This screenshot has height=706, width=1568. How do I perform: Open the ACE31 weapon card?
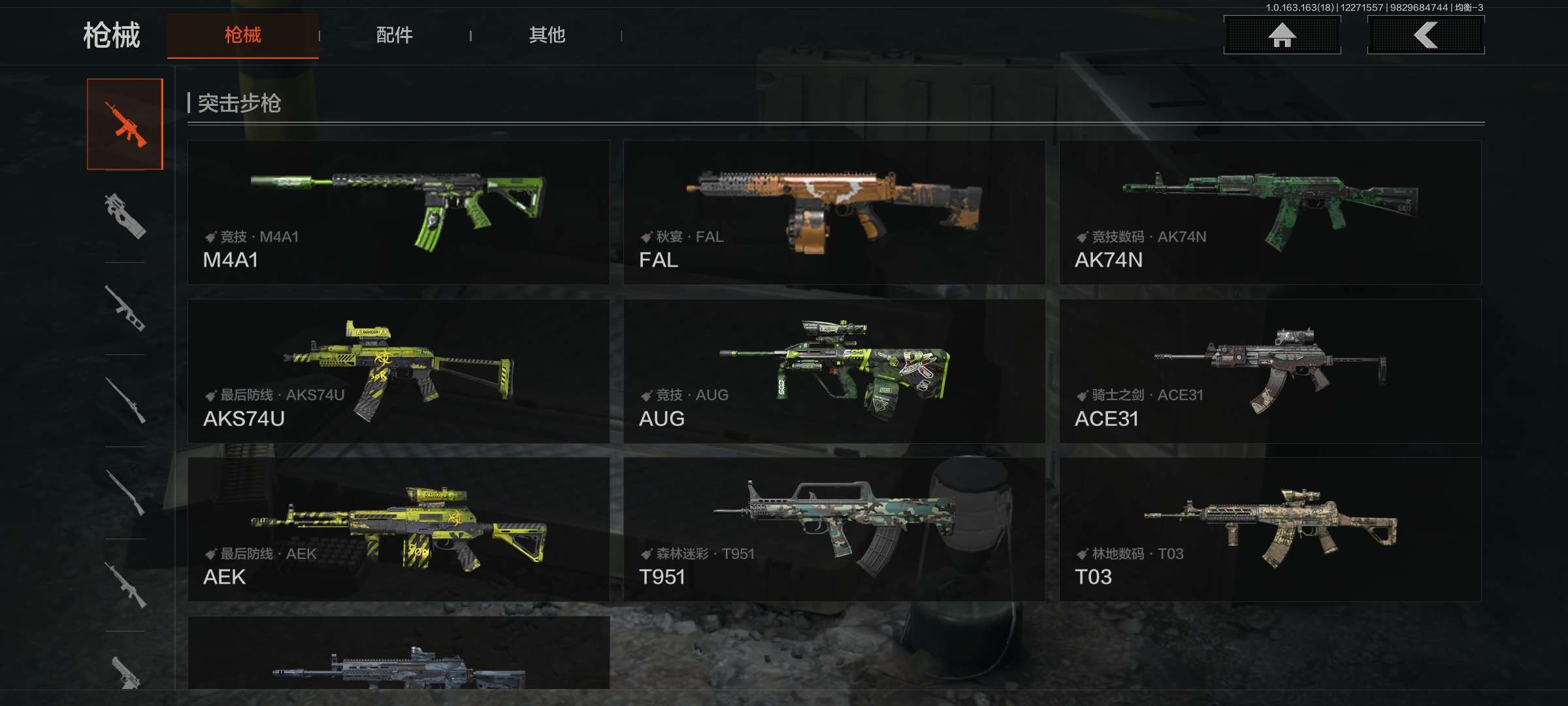[x=1270, y=371]
